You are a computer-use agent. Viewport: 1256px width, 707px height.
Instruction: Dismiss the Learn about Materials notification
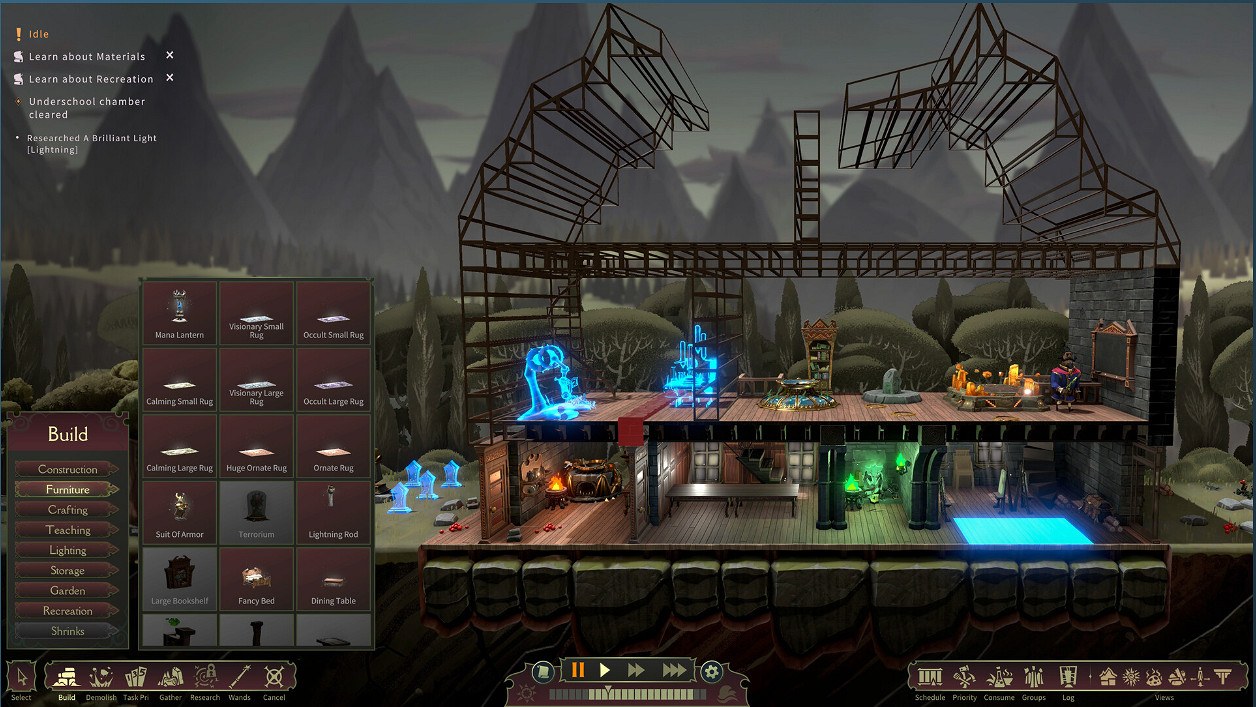point(170,56)
